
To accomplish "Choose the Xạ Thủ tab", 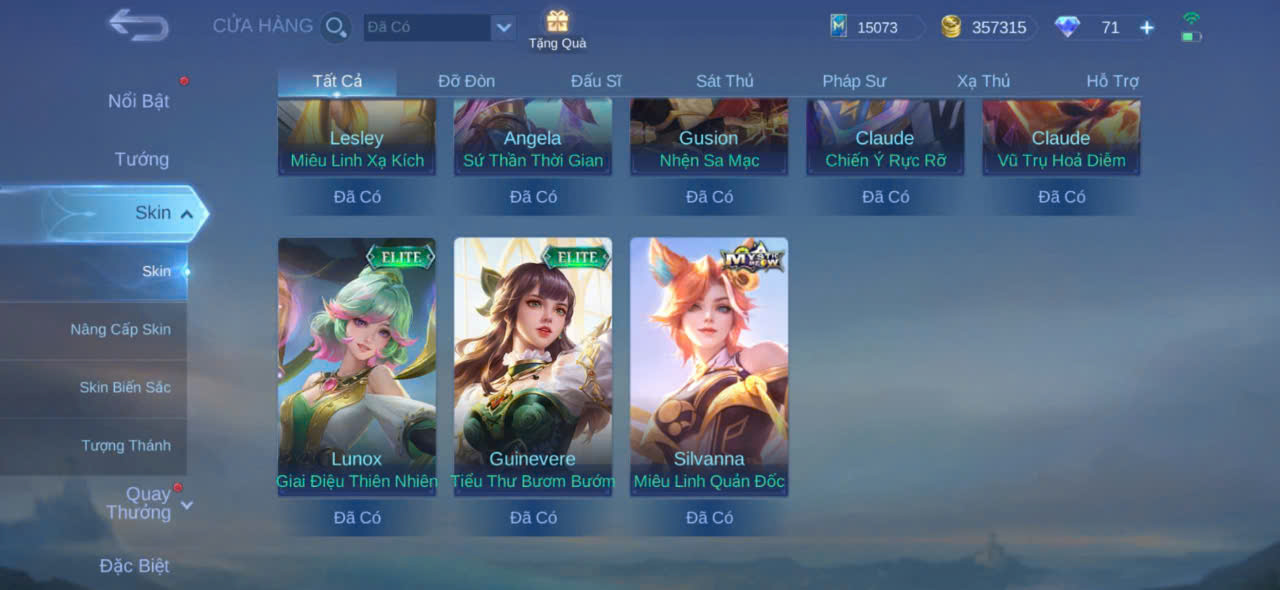I will (983, 81).
